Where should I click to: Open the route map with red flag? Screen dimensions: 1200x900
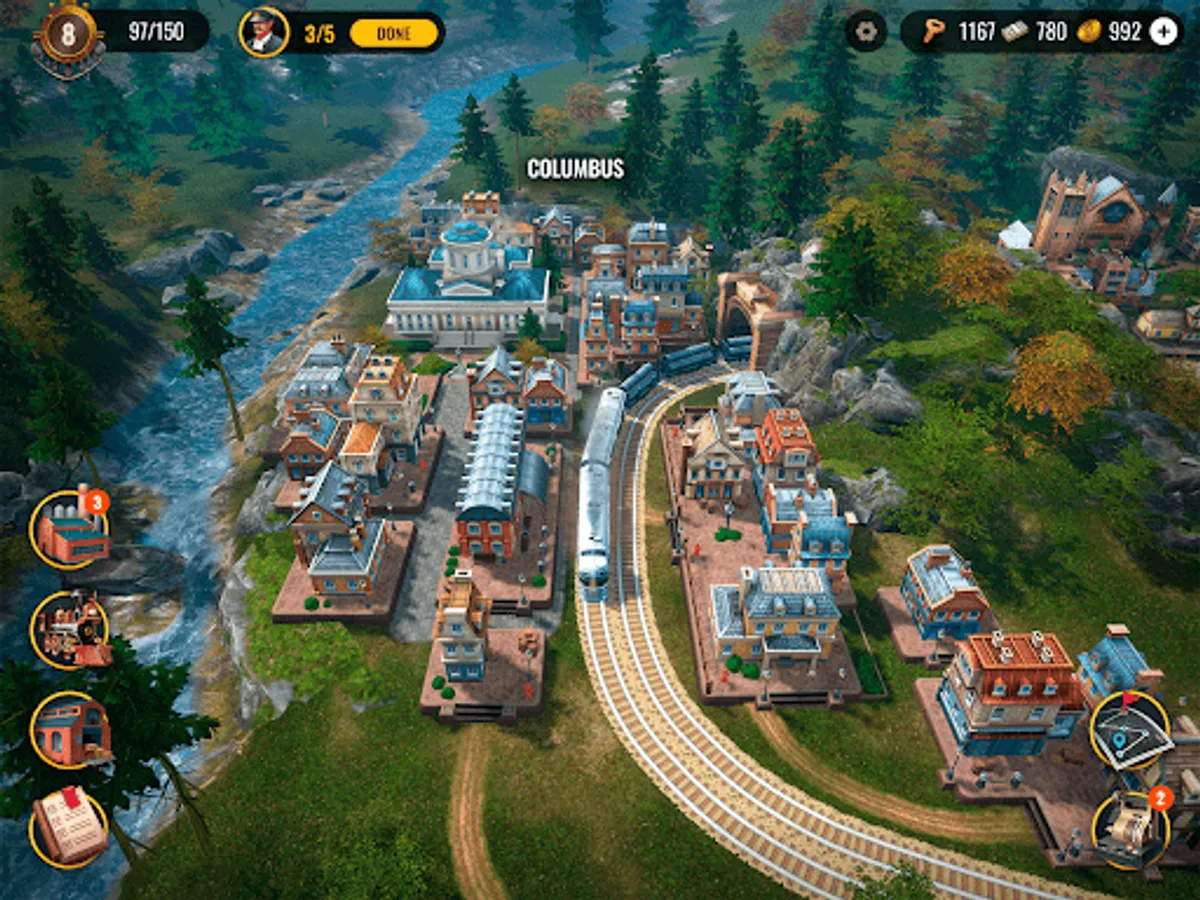[1130, 730]
